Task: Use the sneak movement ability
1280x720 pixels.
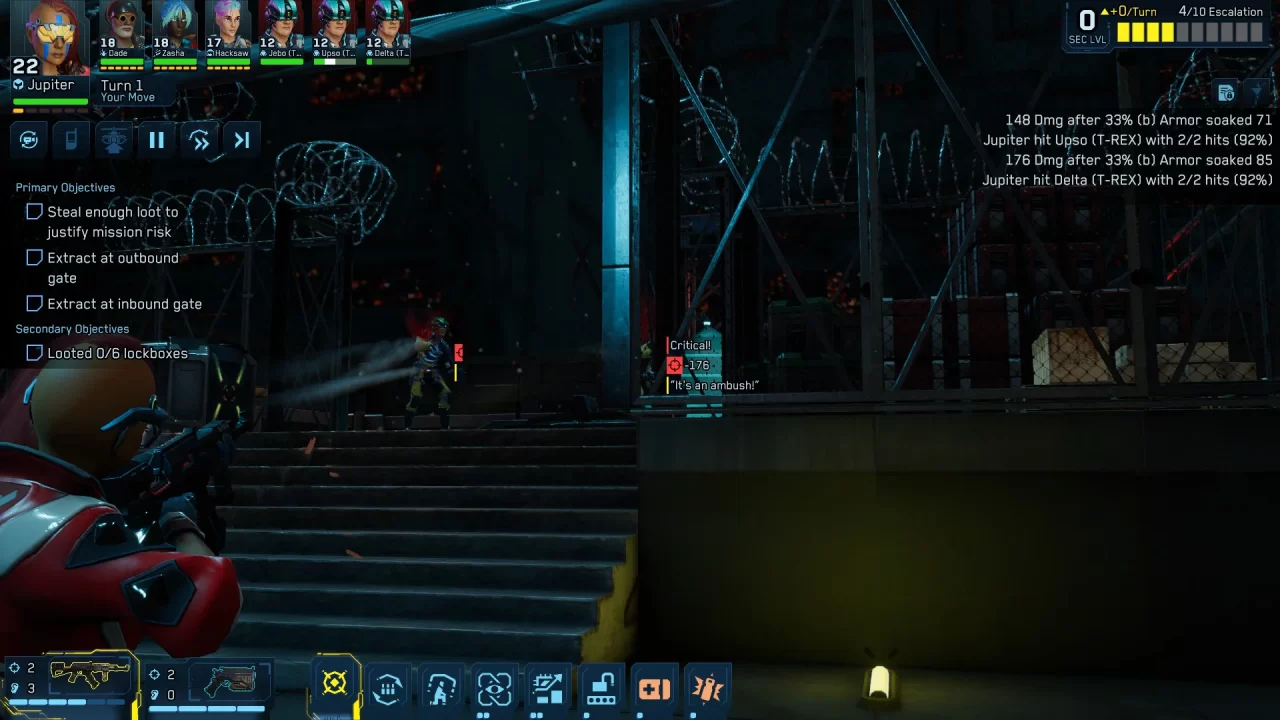Action: pyautogui.click(x=441, y=688)
